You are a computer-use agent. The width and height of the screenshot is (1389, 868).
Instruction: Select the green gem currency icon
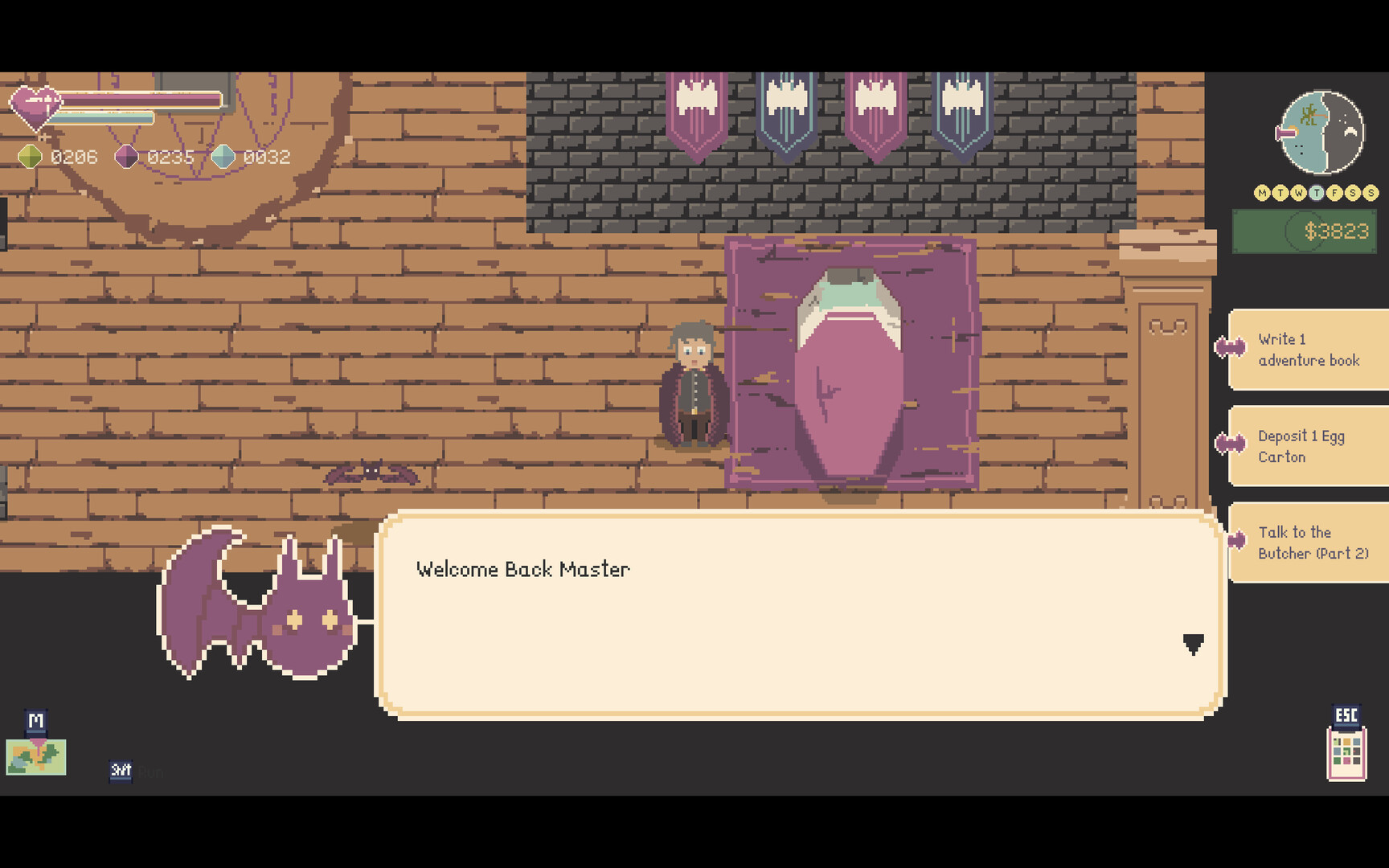click(x=31, y=157)
